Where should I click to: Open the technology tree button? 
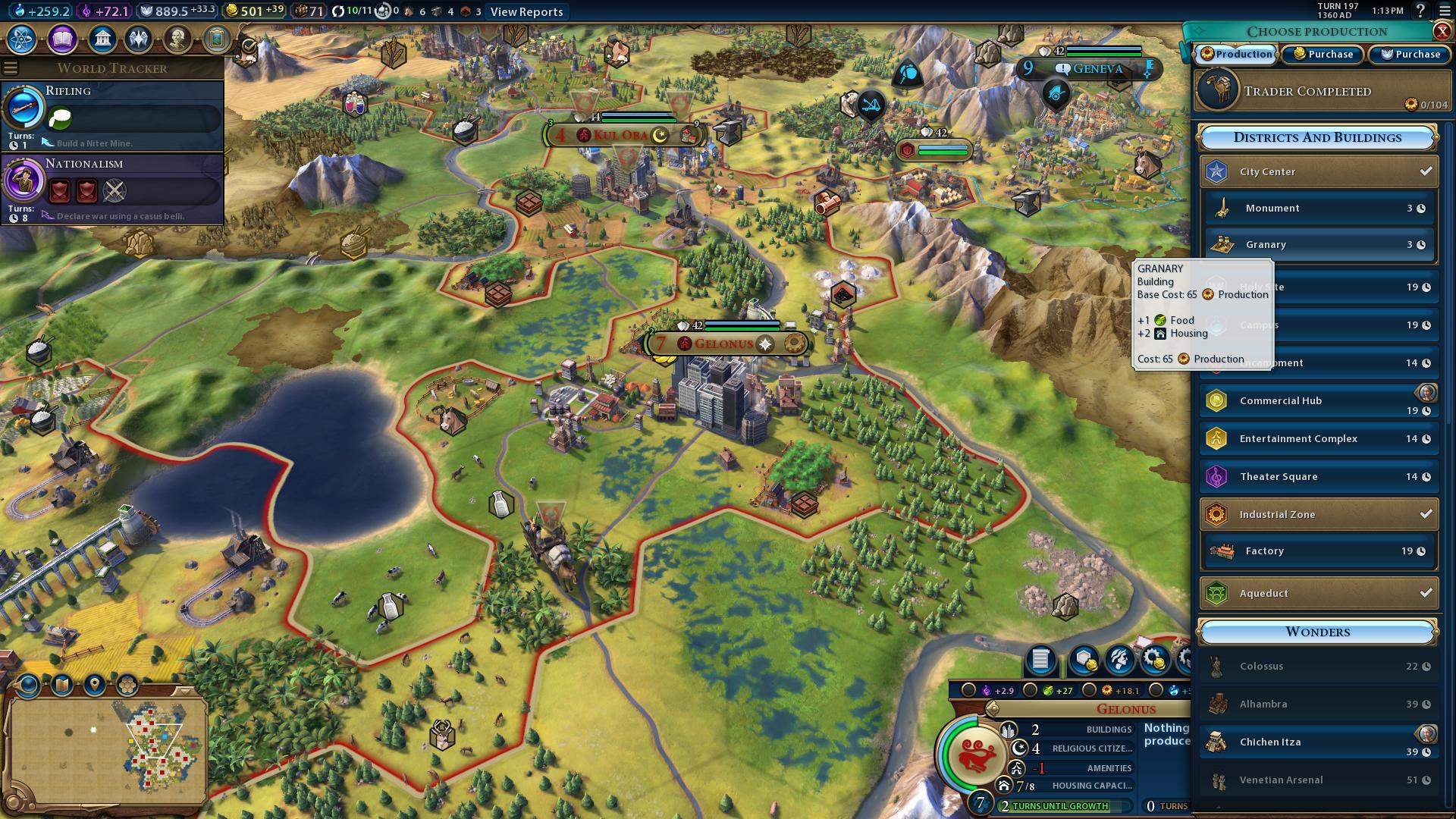[x=23, y=39]
